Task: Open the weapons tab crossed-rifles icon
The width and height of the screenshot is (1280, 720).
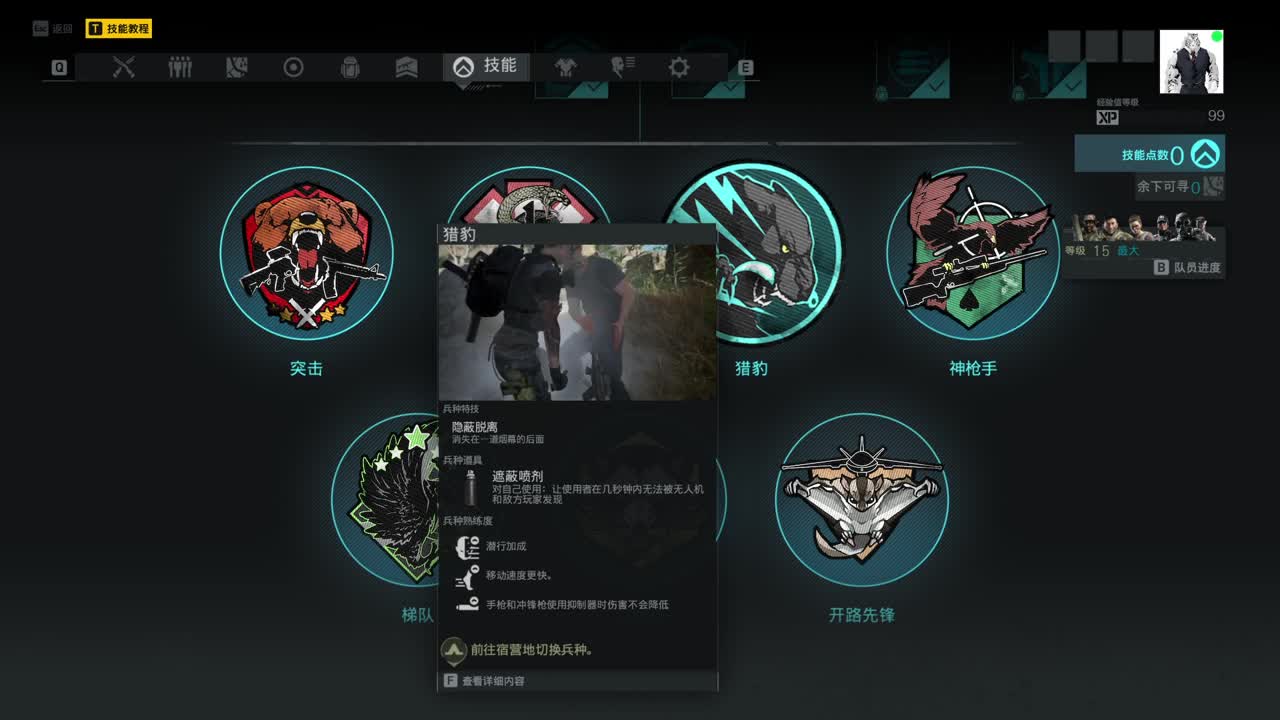Action: [123, 67]
